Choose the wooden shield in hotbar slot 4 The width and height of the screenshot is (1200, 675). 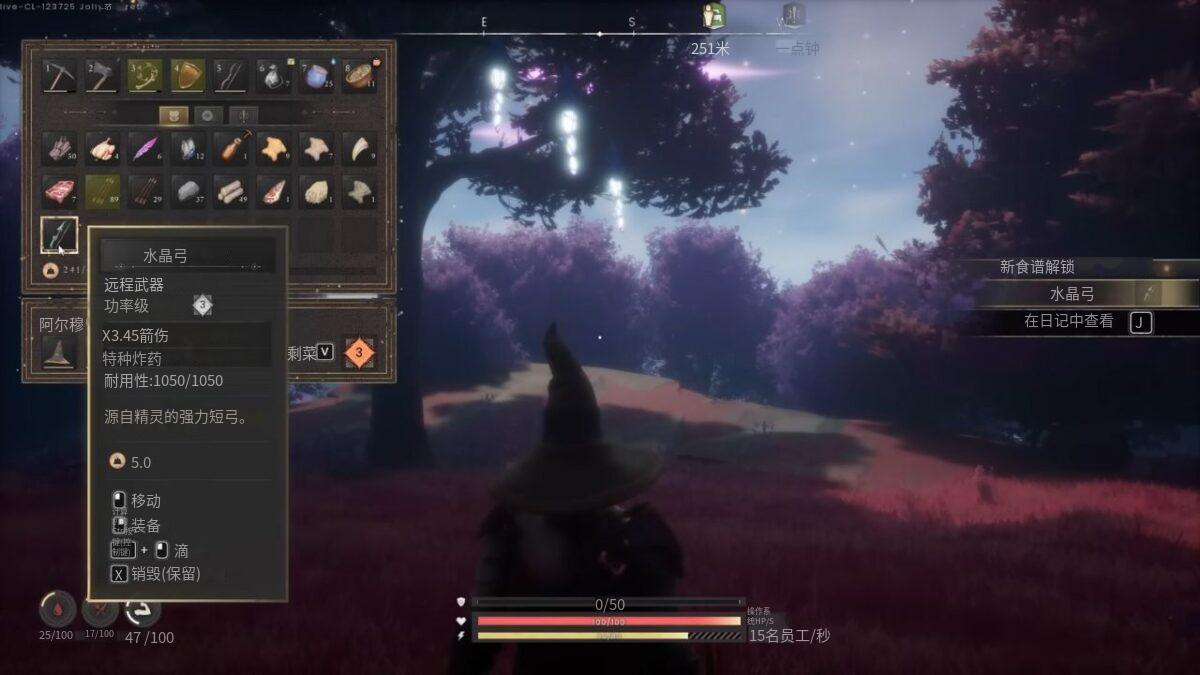pos(188,76)
